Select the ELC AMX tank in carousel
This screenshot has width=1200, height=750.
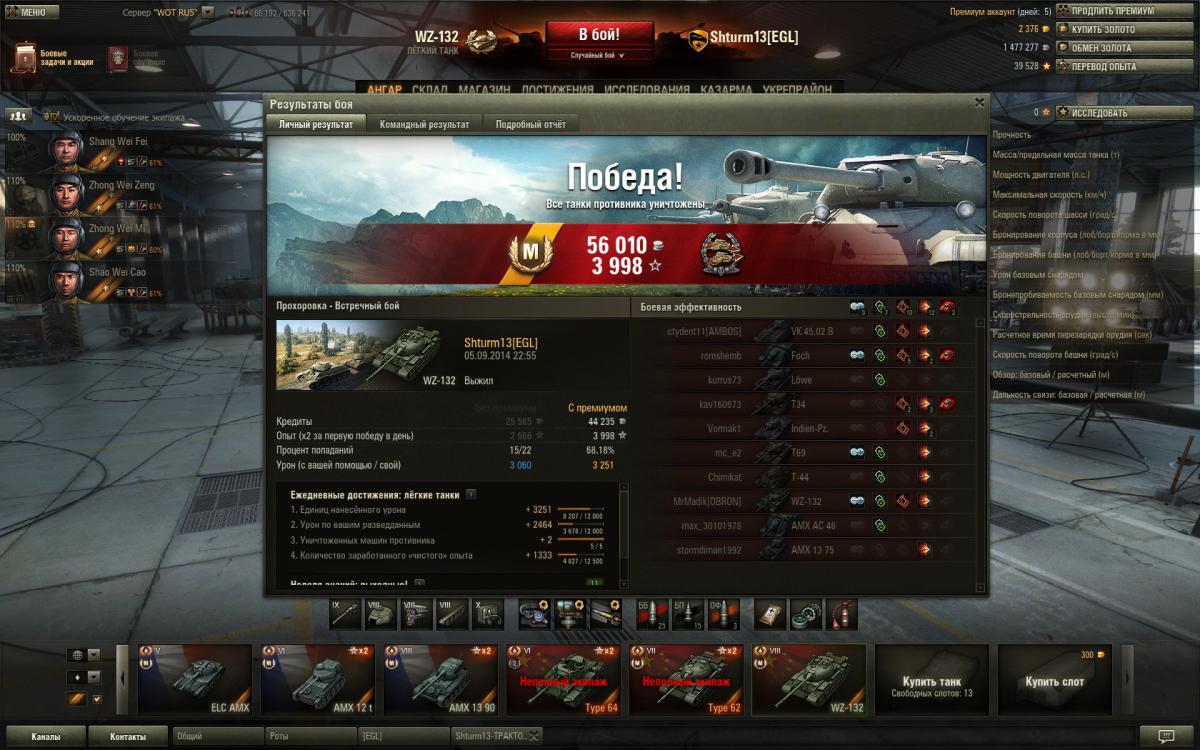pyautogui.click(x=195, y=680)
